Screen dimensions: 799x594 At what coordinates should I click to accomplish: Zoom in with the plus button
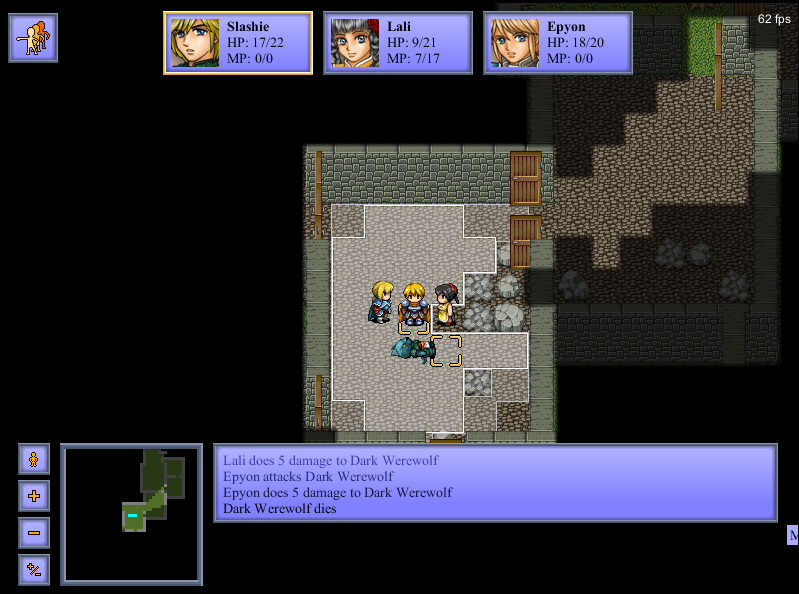point(33,496)
